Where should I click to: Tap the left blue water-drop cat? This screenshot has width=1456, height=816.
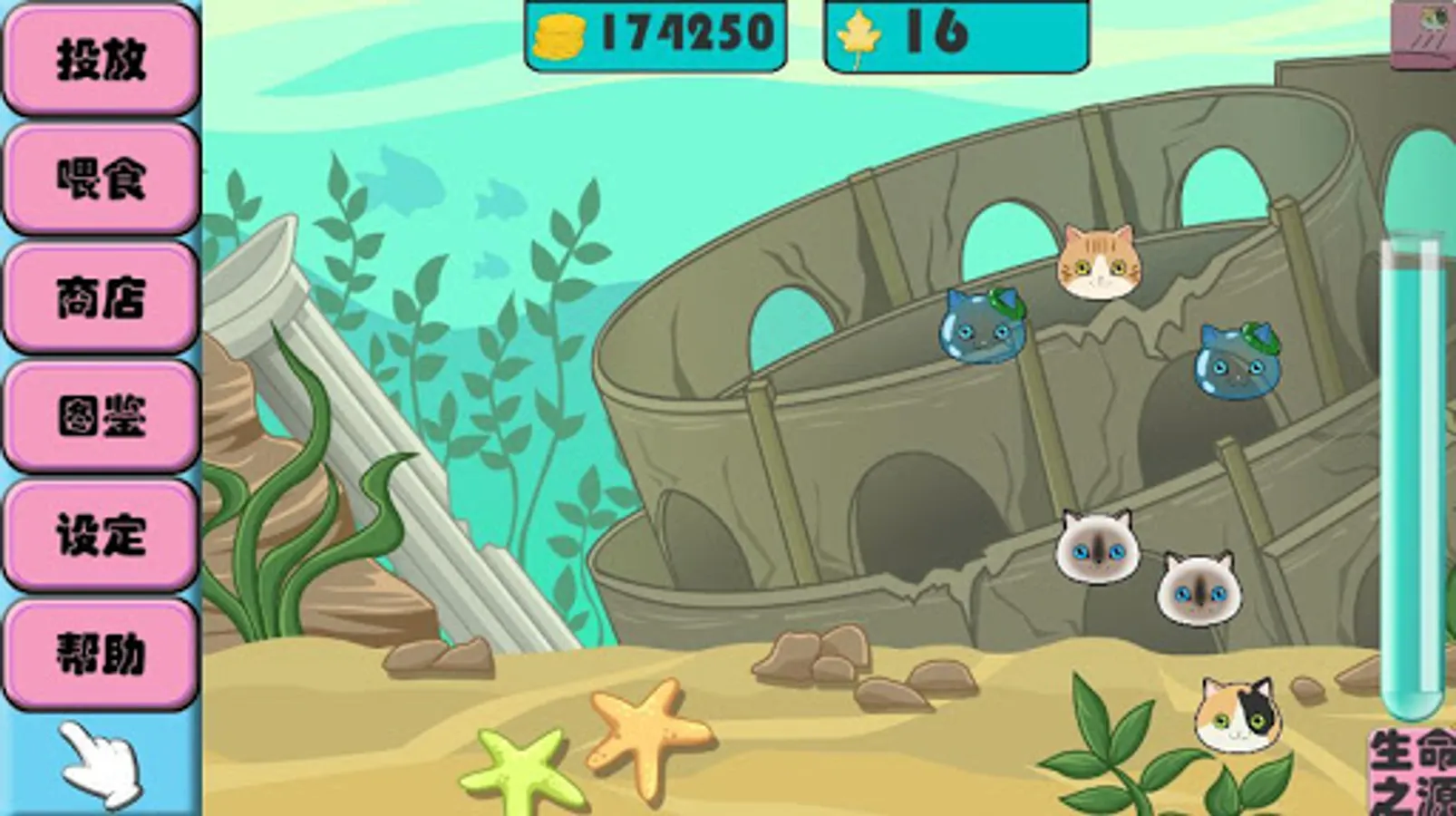pyautogui.click(x=982, y=329)
